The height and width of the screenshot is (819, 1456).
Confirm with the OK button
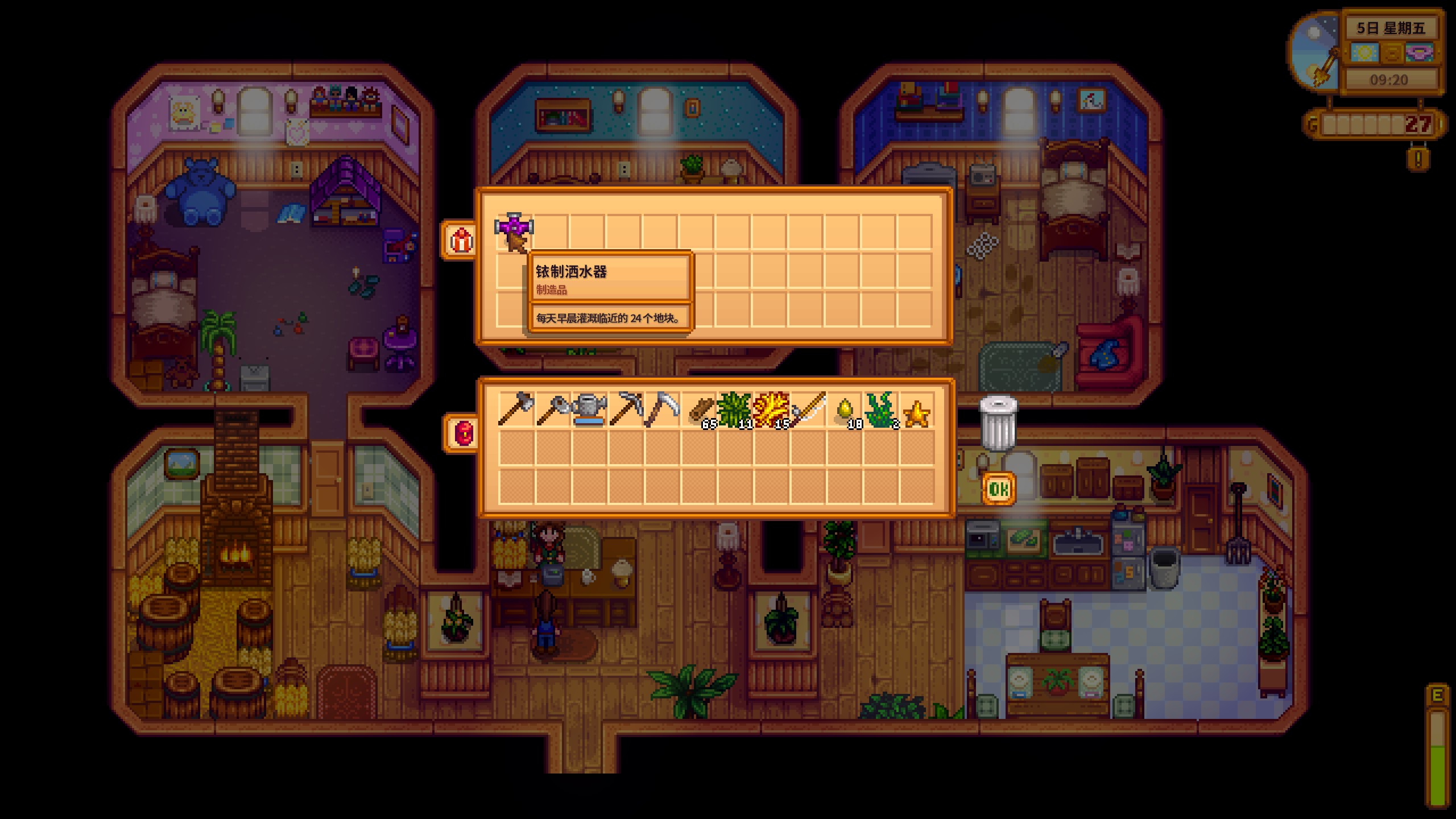pos(999,489)
